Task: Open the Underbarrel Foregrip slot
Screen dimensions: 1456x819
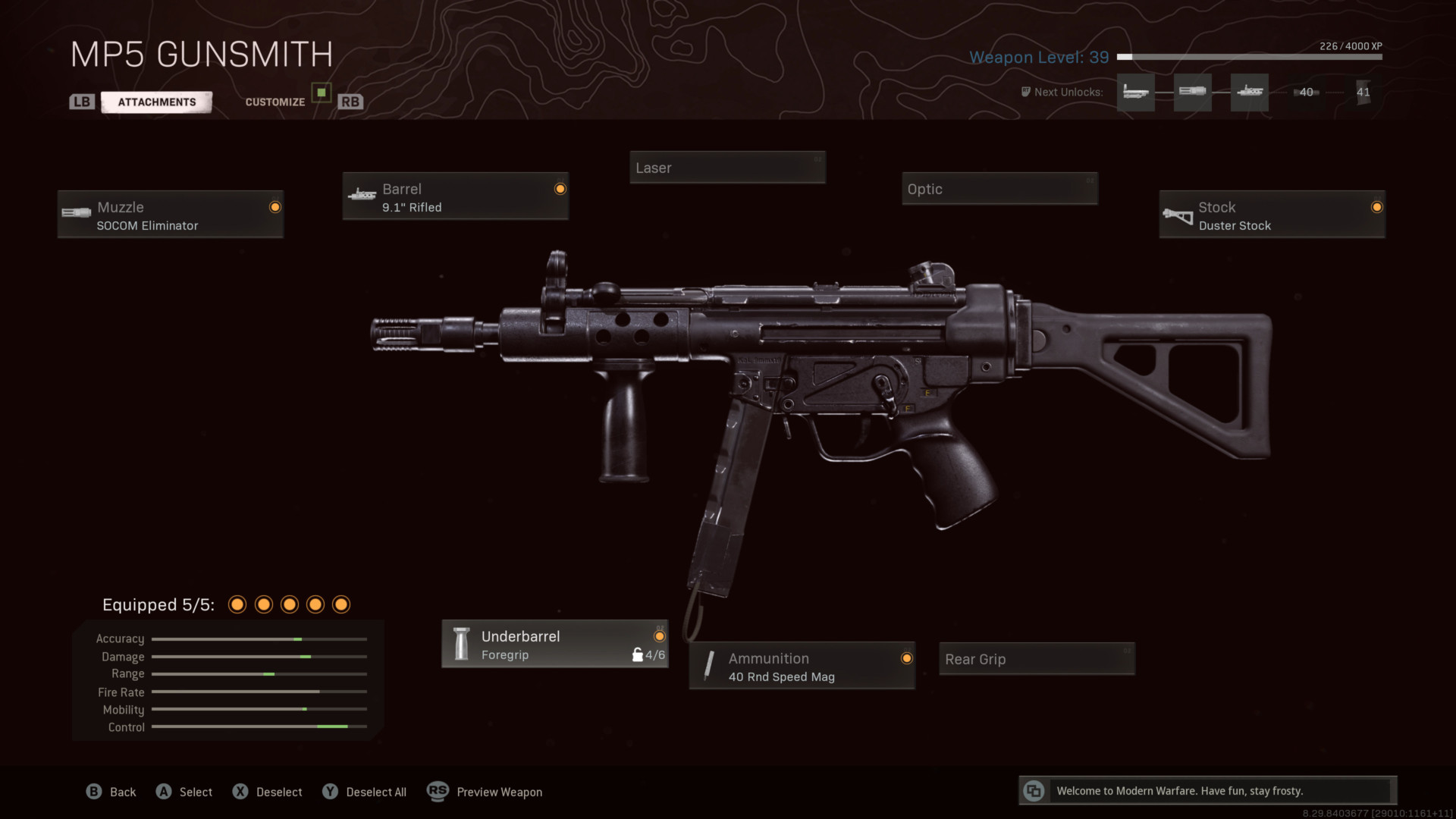Action: click(554, 645)
